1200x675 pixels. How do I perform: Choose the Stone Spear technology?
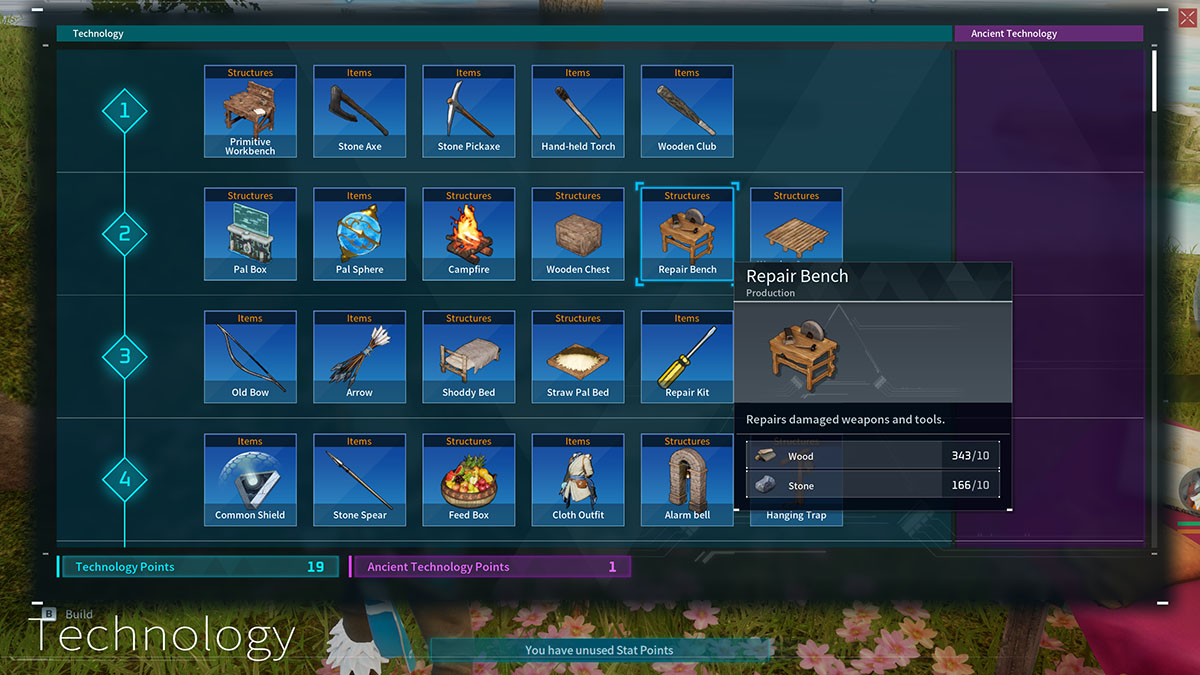(x=359, y=480)
